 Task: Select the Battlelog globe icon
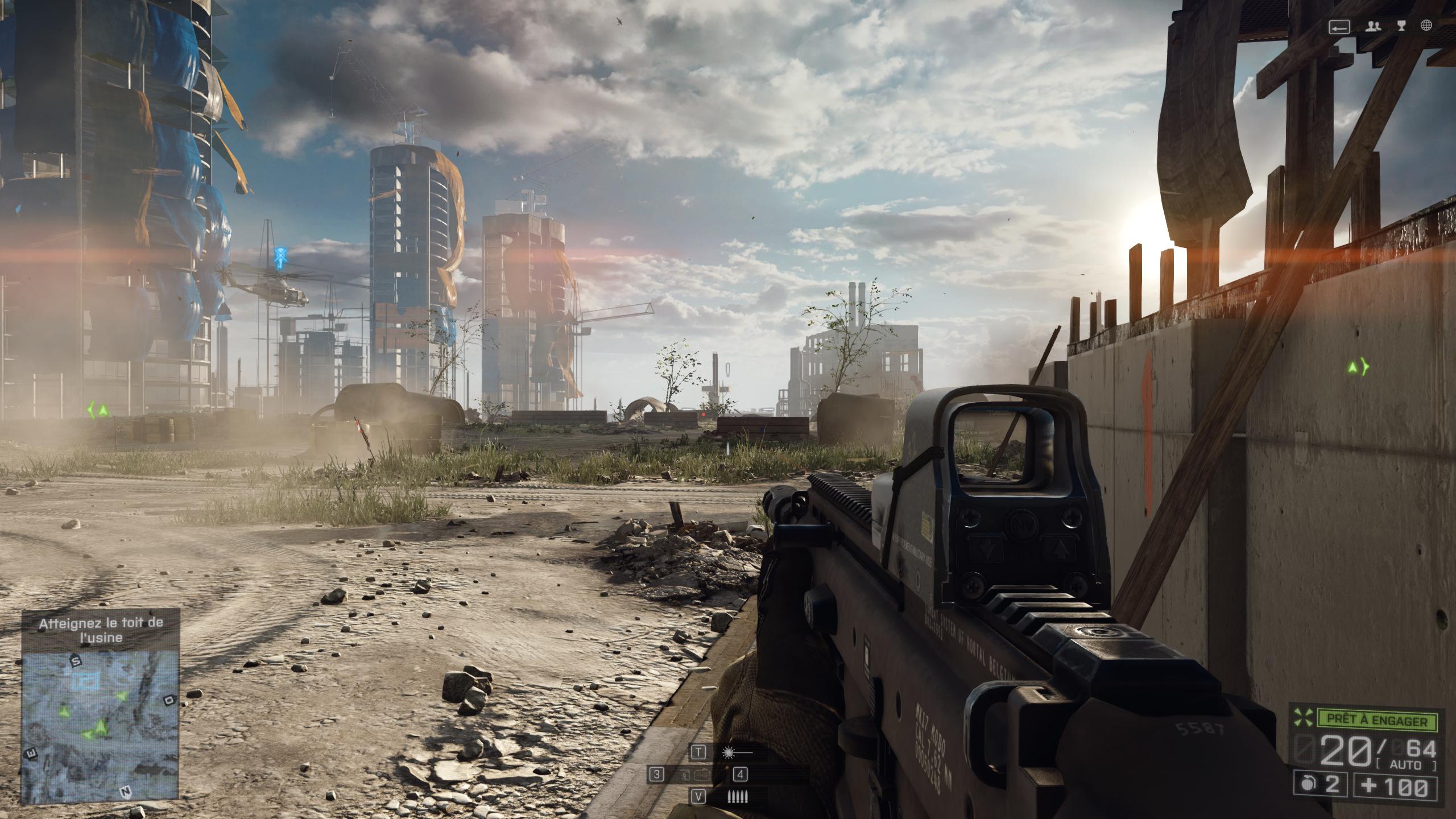pos(1426,27)
